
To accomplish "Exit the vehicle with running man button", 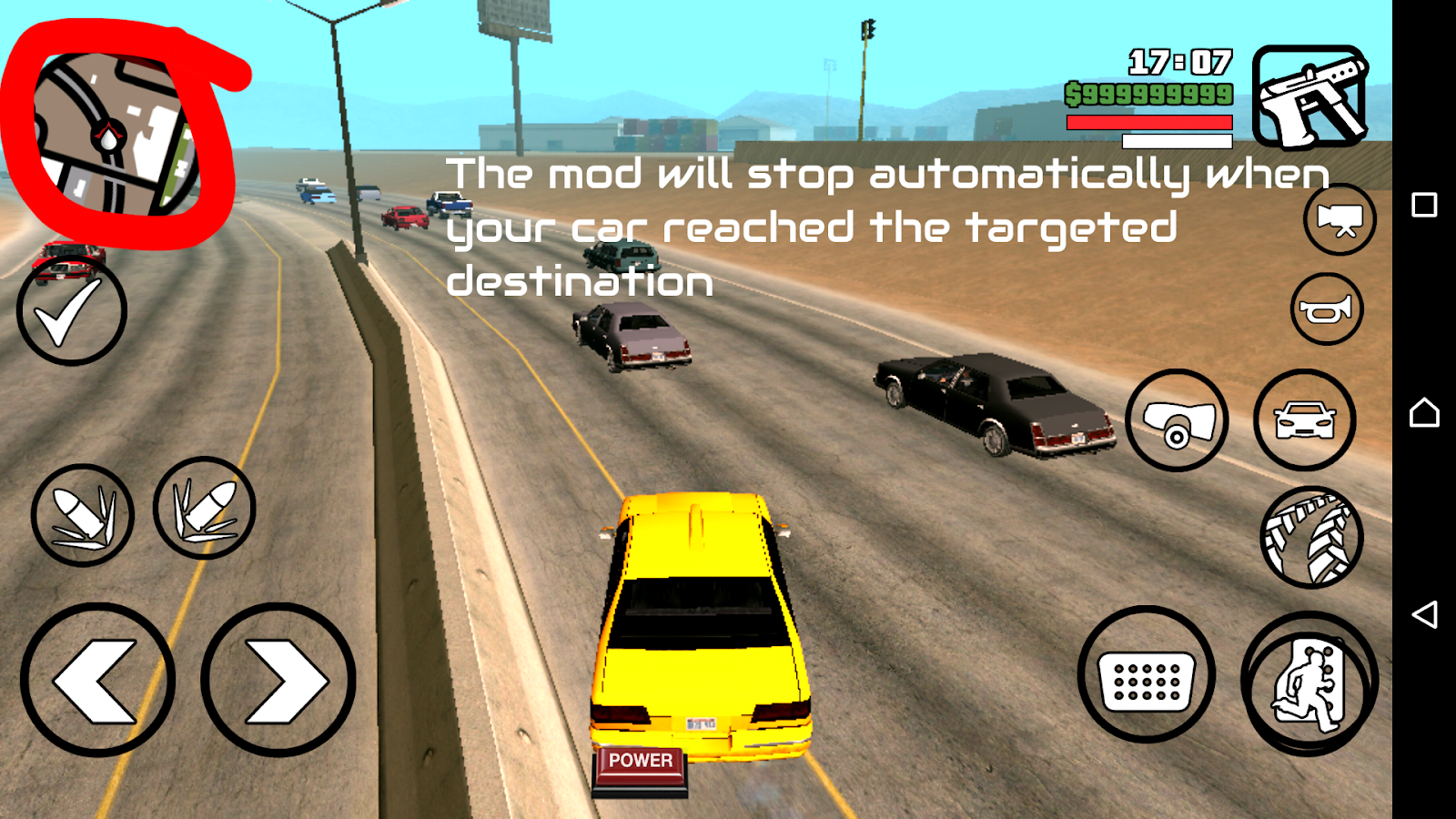I will coord(1309,682).
